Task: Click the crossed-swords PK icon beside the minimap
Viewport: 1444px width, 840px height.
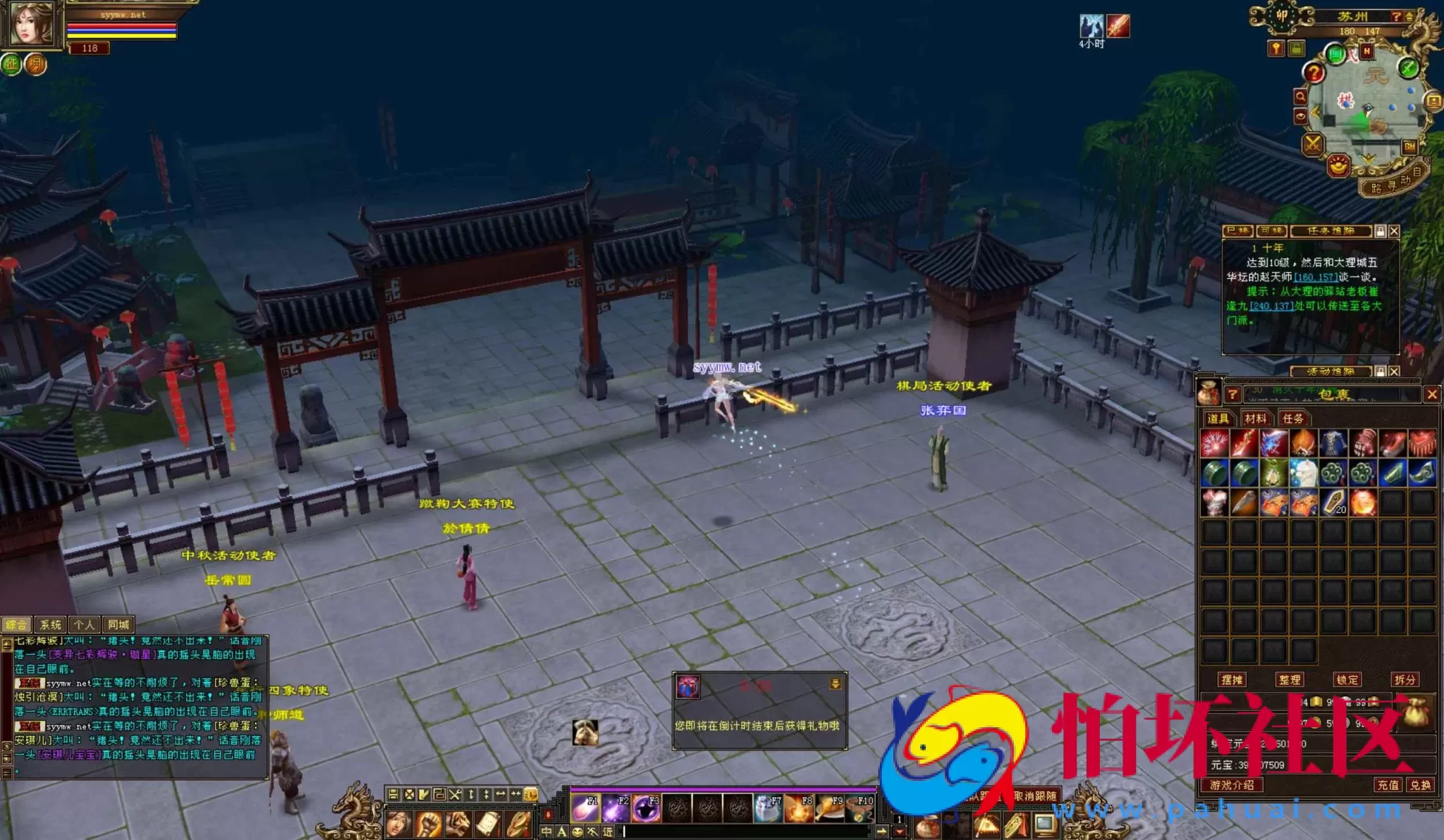Action: point(1313,144)
